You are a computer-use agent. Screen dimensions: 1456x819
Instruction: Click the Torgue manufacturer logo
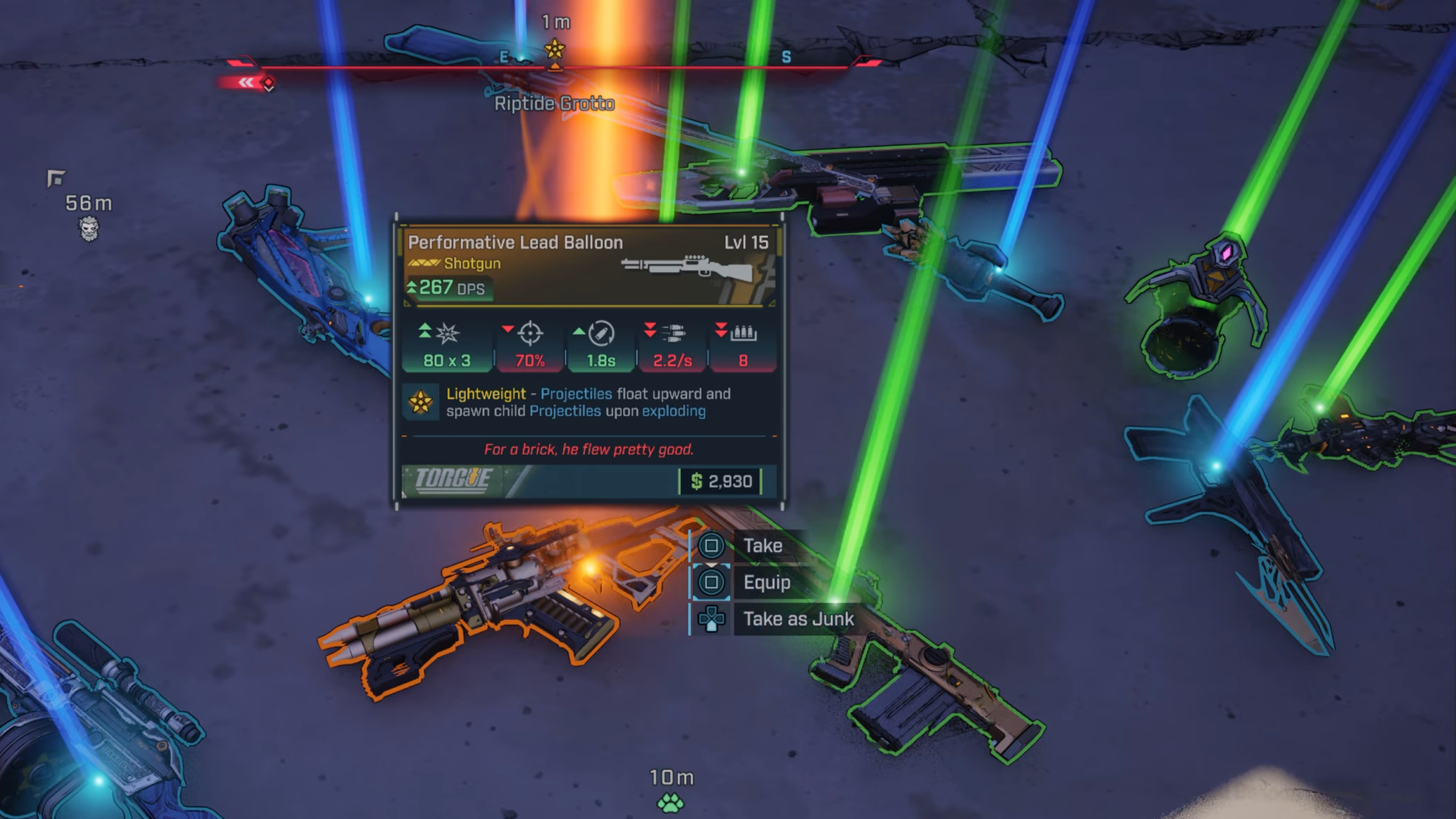(453, 480)
